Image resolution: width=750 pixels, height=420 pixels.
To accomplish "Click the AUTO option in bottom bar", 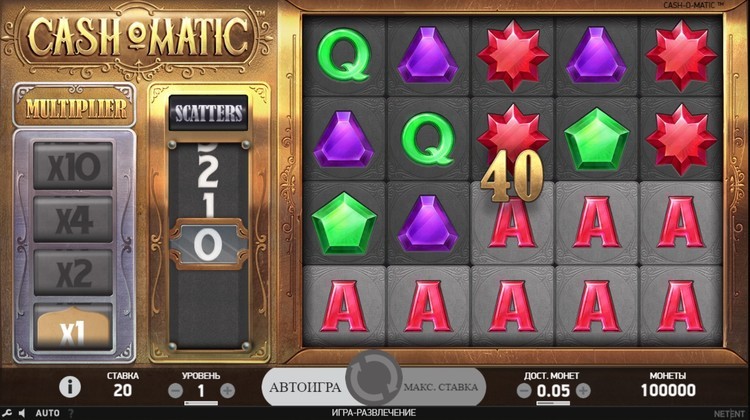I will [x=47, y=412].
